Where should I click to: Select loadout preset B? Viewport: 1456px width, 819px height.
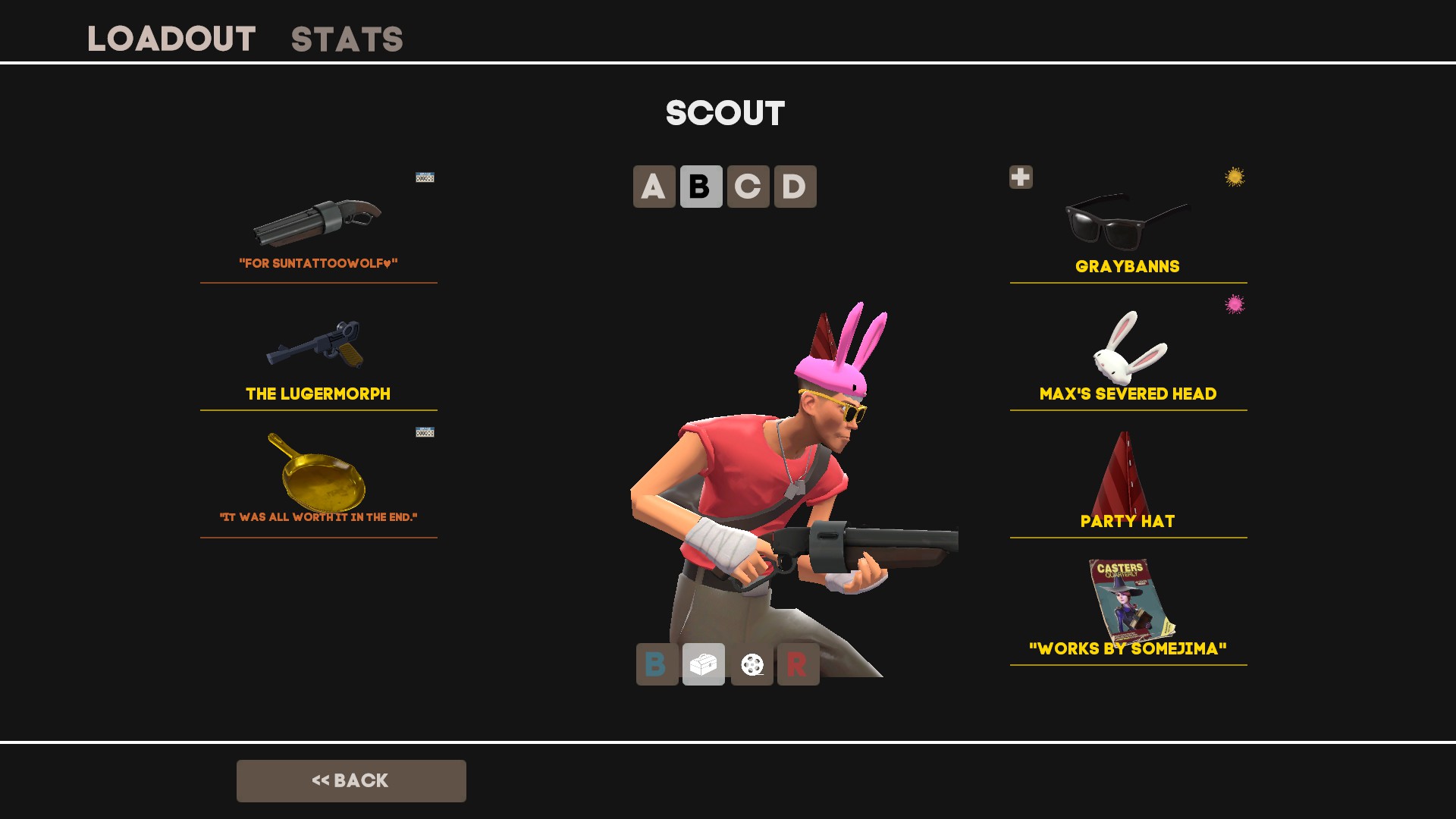click(x=701, y=187)
